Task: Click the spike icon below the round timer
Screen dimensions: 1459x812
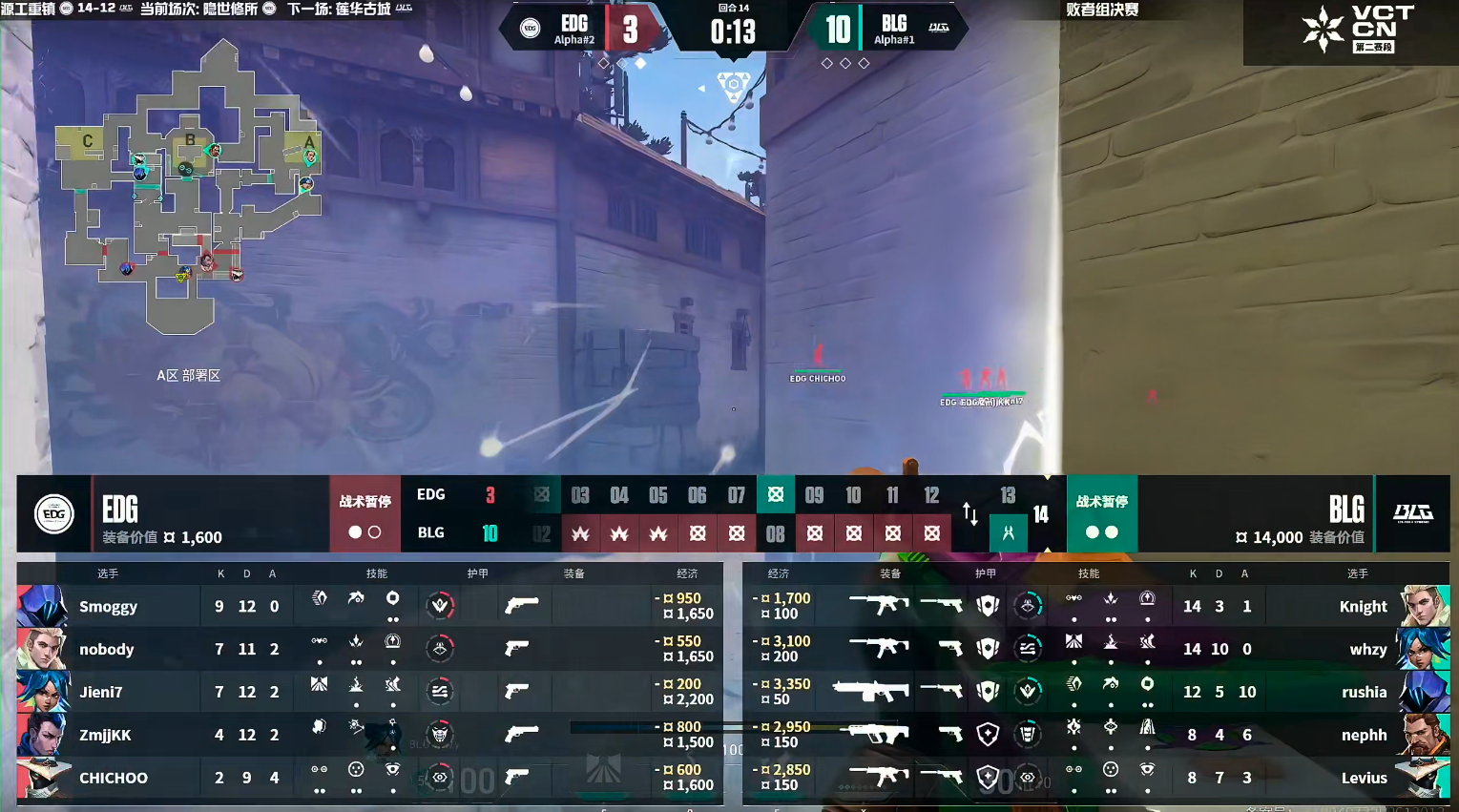Action: (733, 86)
